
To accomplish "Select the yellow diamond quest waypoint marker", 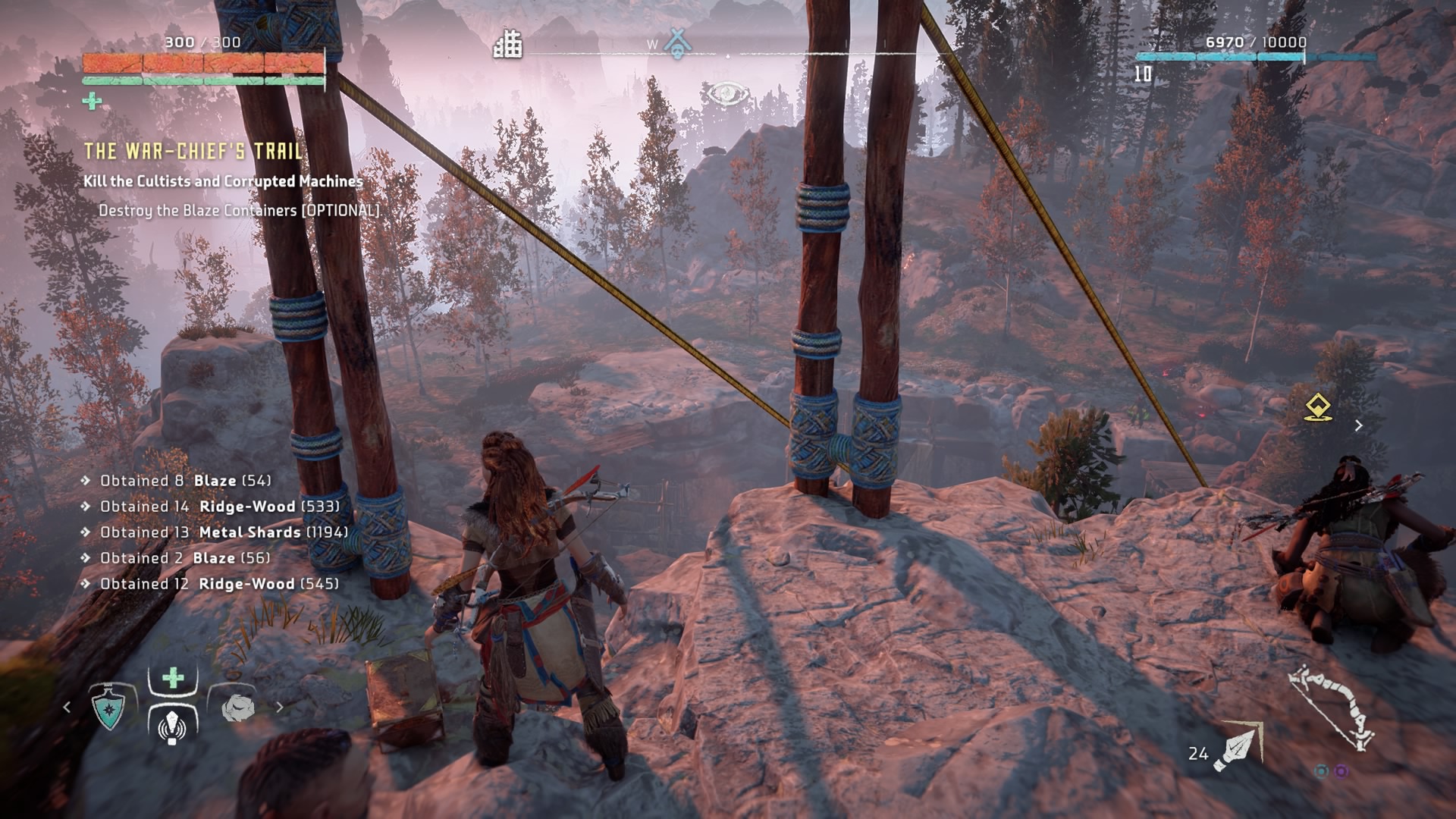I will pos(1319,407).
